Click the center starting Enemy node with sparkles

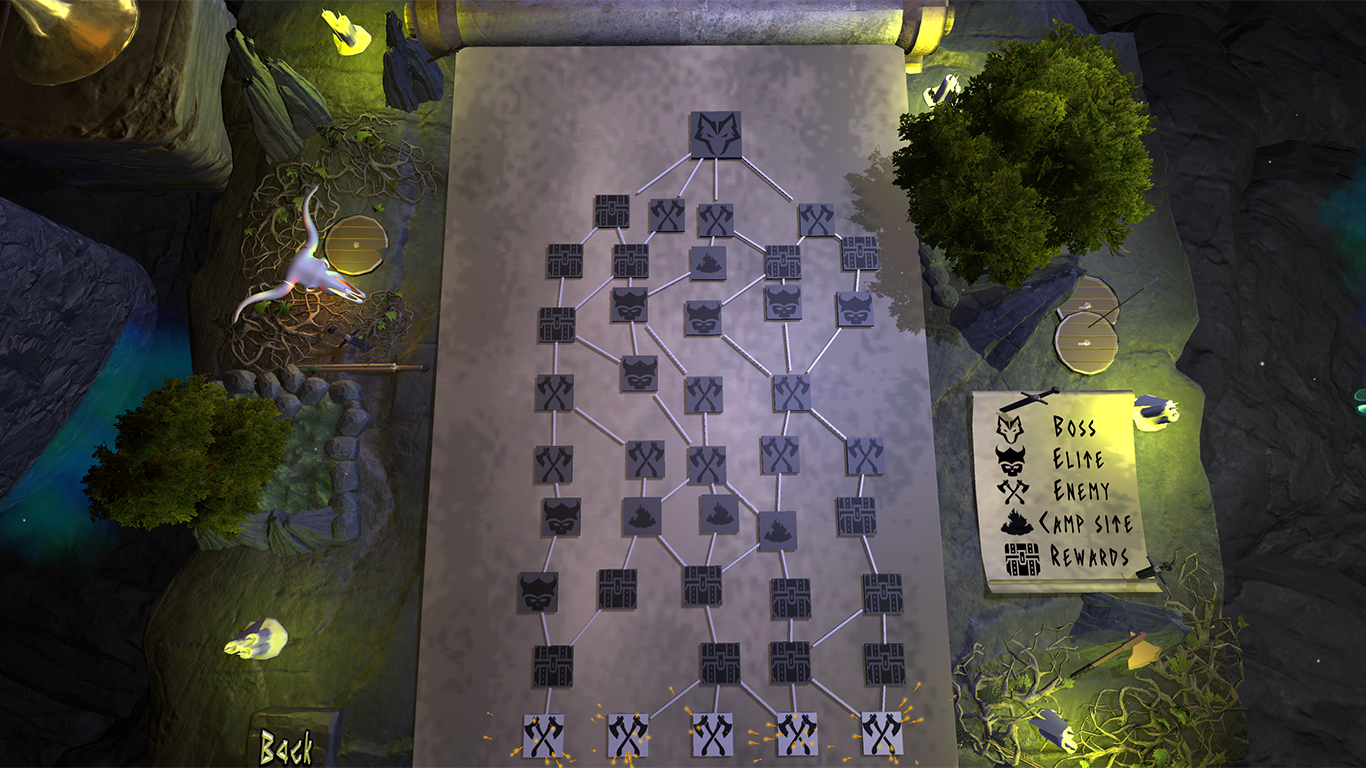point(712,735)
